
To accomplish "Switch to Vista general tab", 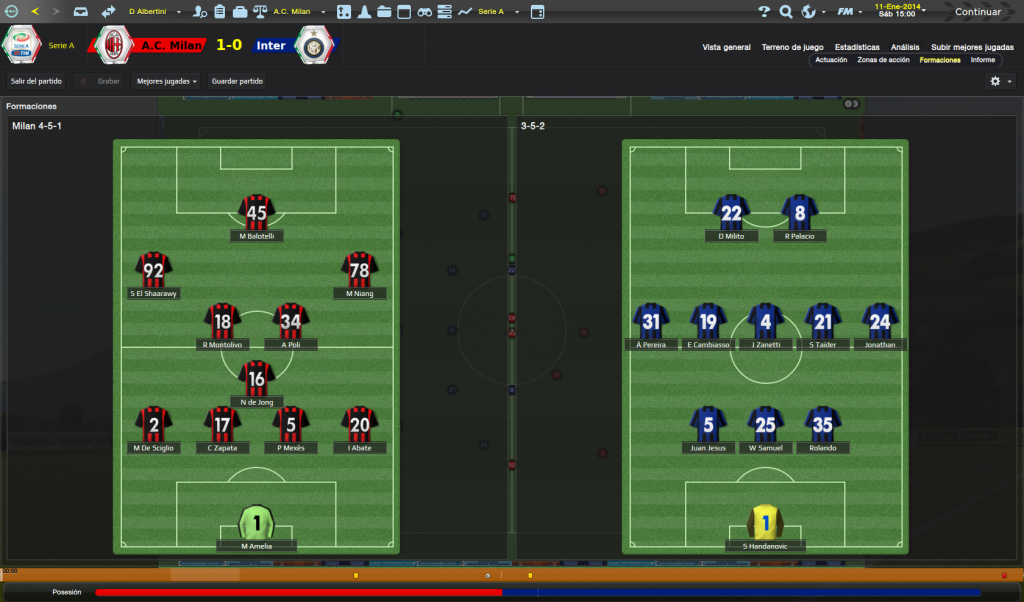I will tap(726, 47).
